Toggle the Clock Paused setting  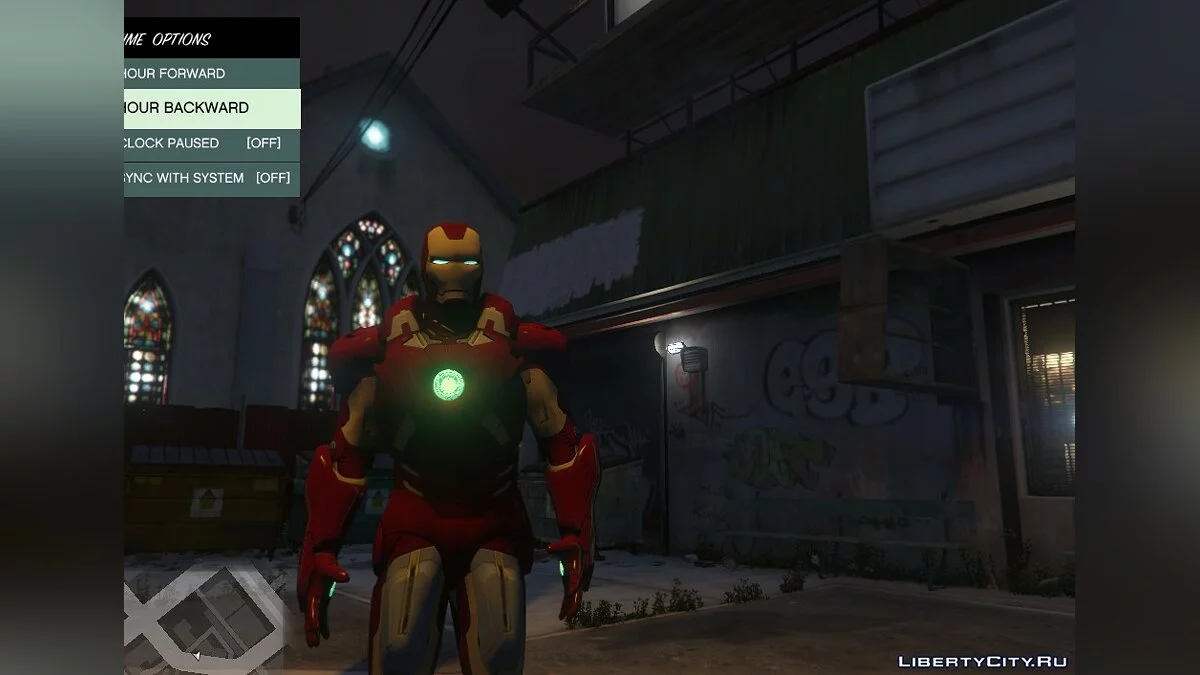(x=212, y=143)
